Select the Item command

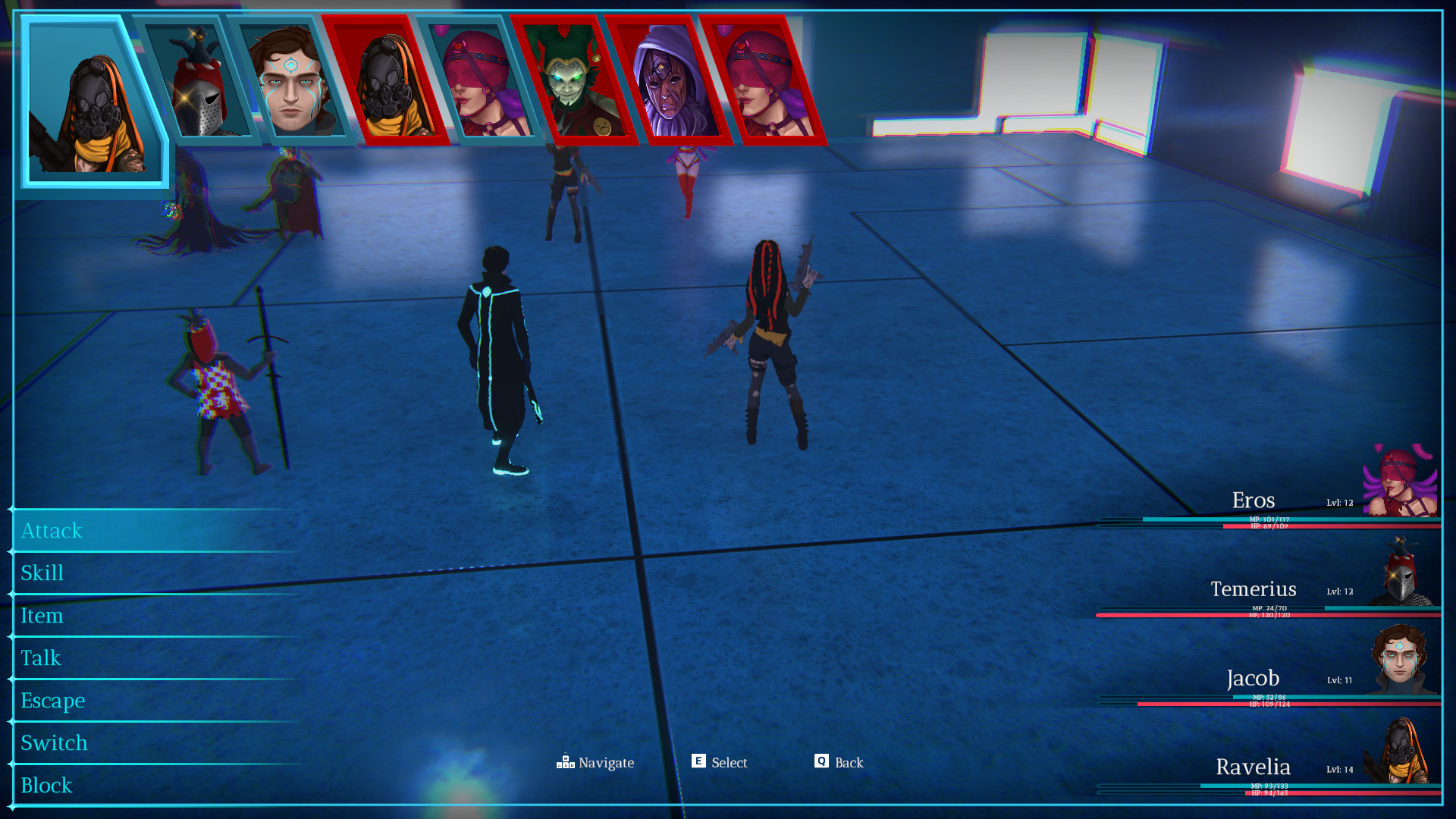(43, 616)
